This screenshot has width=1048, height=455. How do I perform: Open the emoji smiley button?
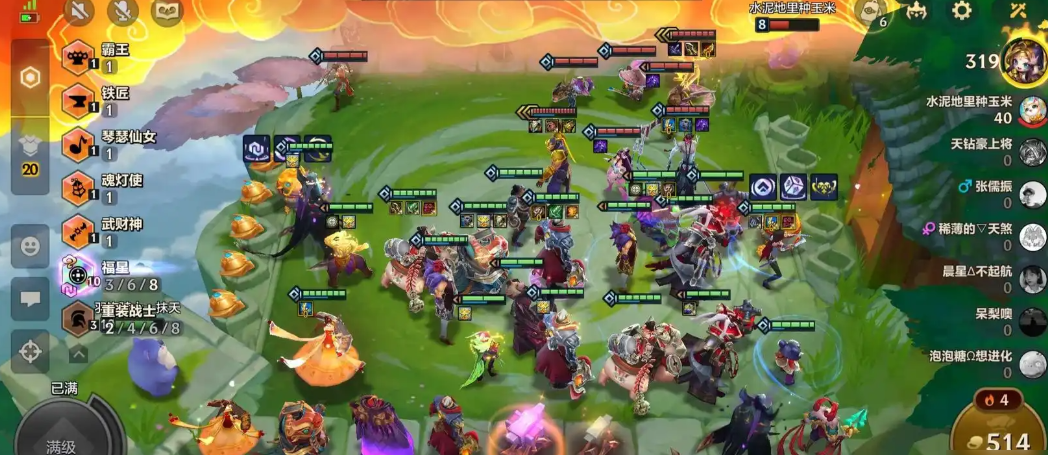click(30, 246)
